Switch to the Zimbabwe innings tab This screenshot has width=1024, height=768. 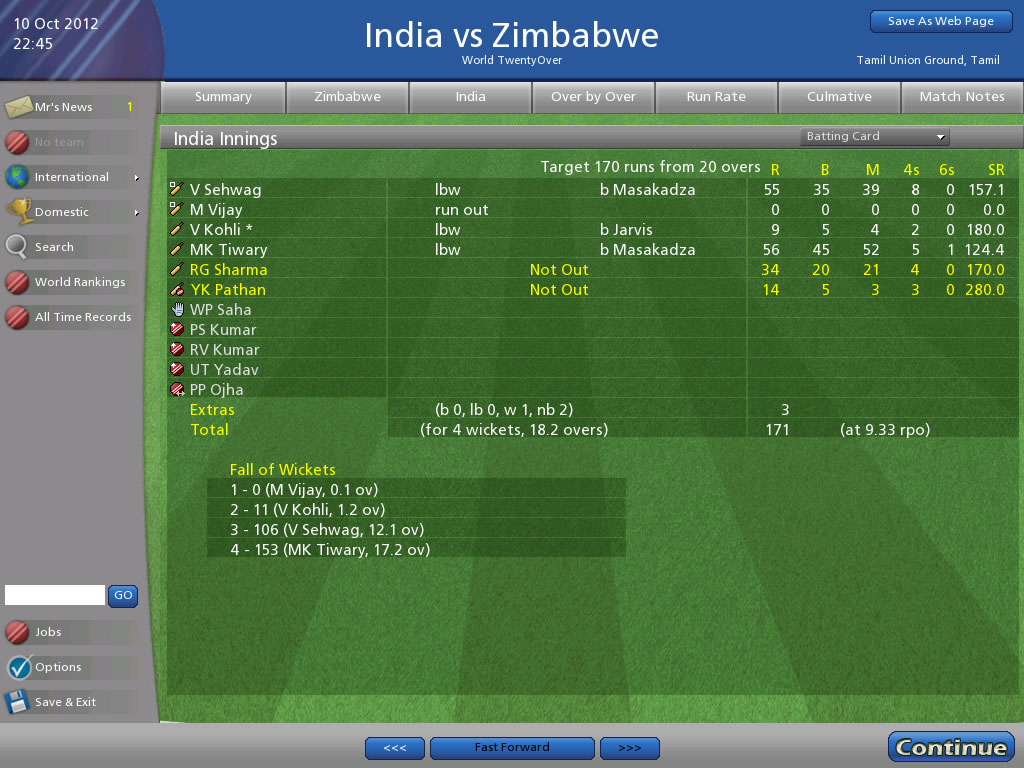click(347, 97)
